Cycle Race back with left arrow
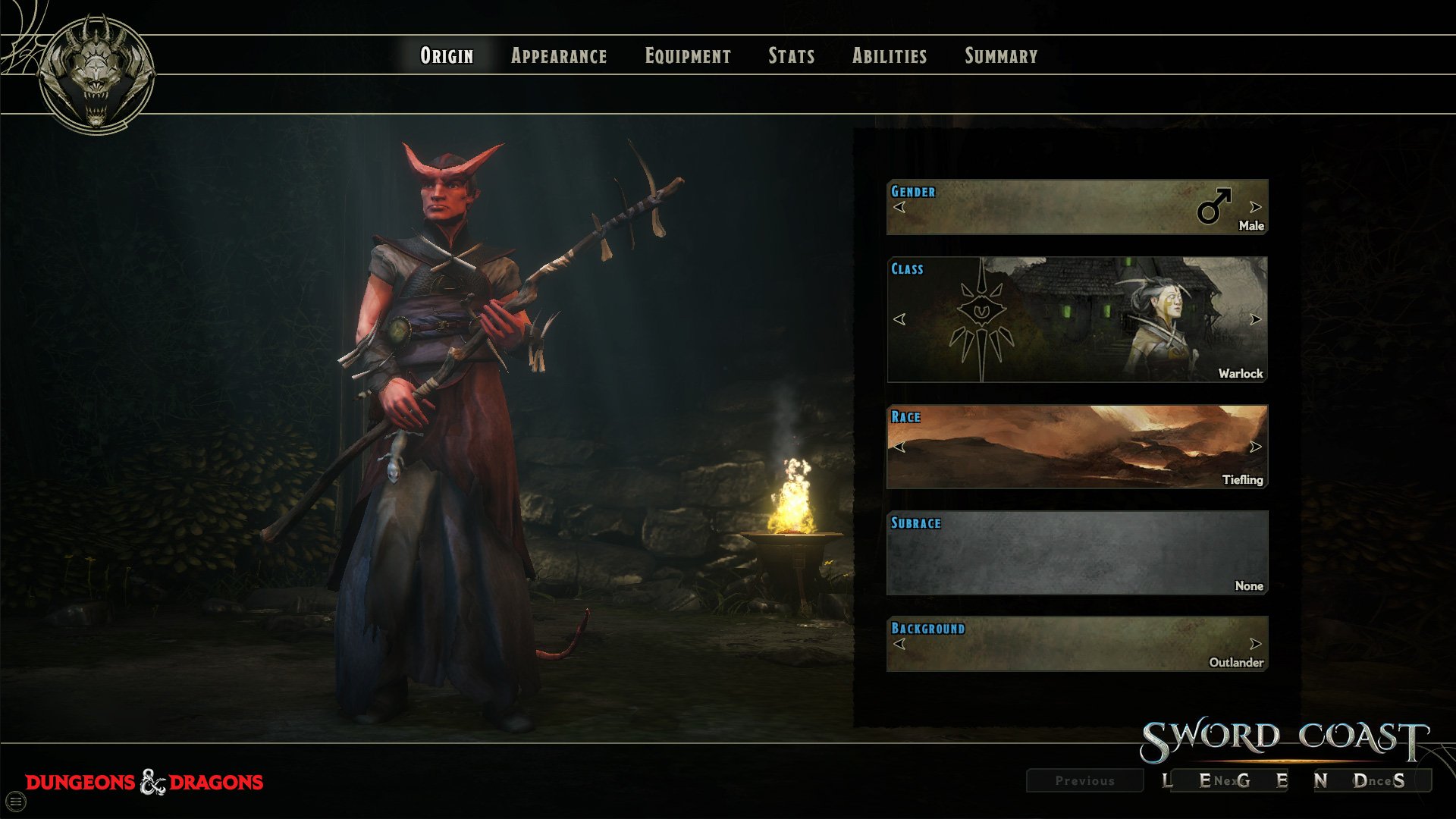The height and width of the screenshot is (819, 1456). pos(899,447)
